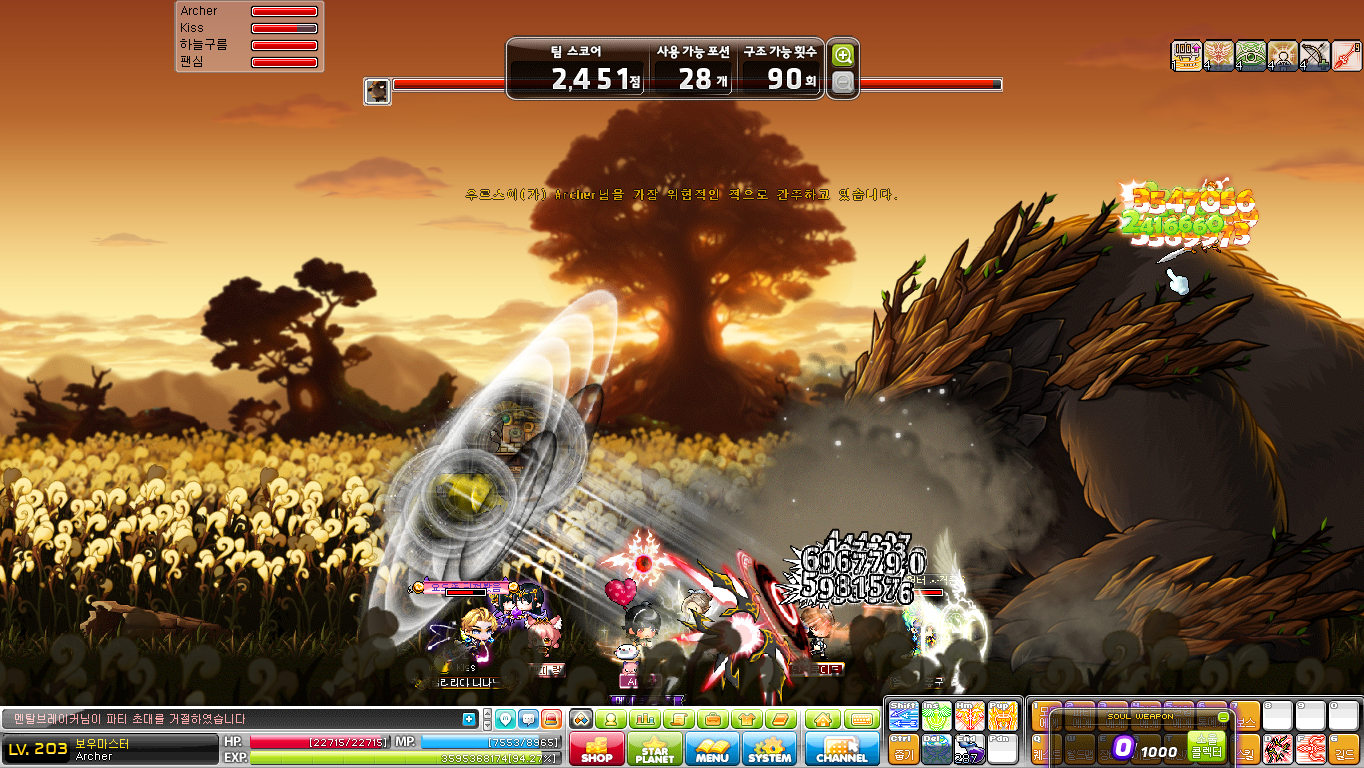1364x768 pixels.
Task: Open the keyboard settings button
Action: click(861, 719)
